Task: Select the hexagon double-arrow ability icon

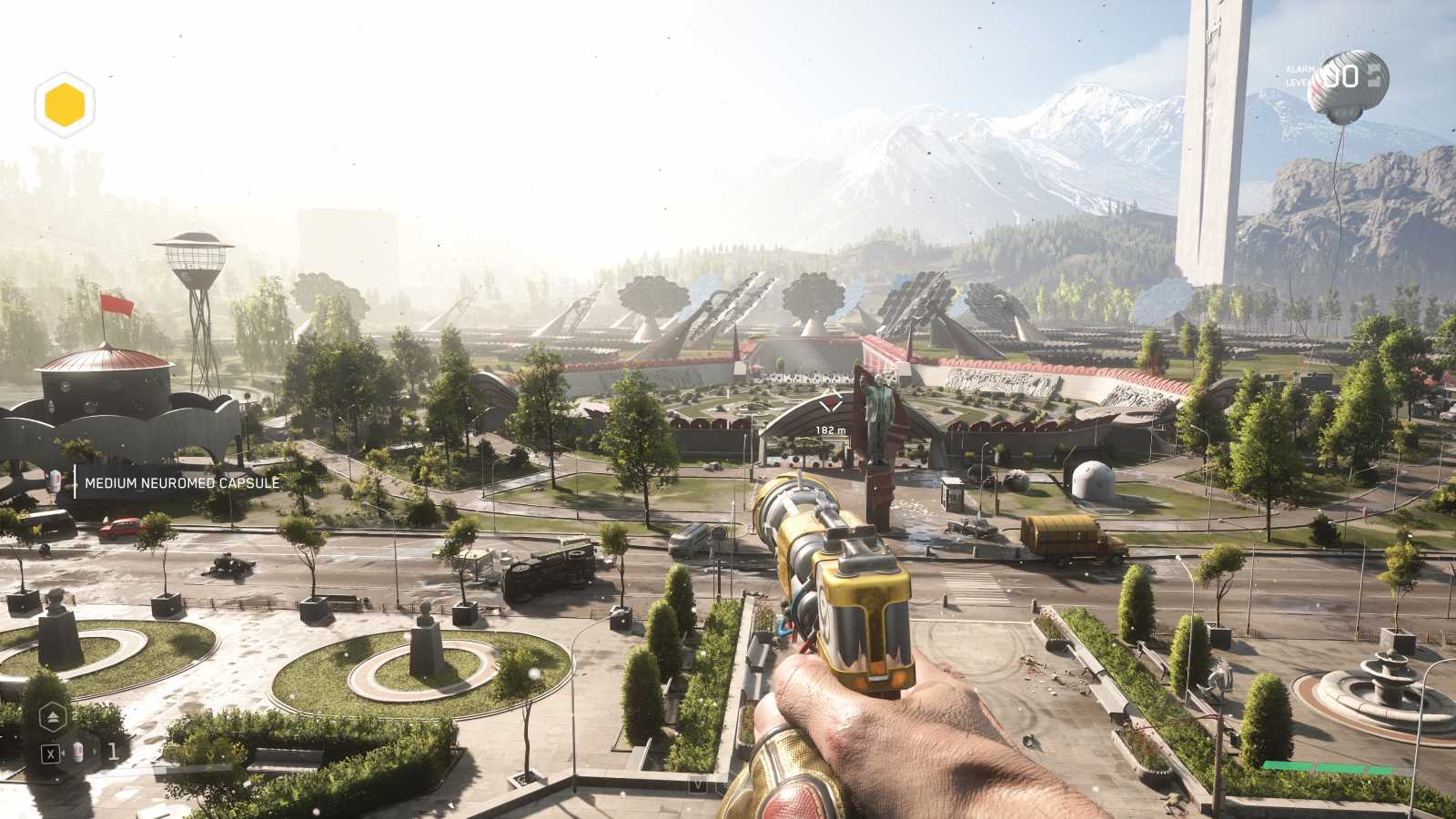Action: [x=55, y=717]
